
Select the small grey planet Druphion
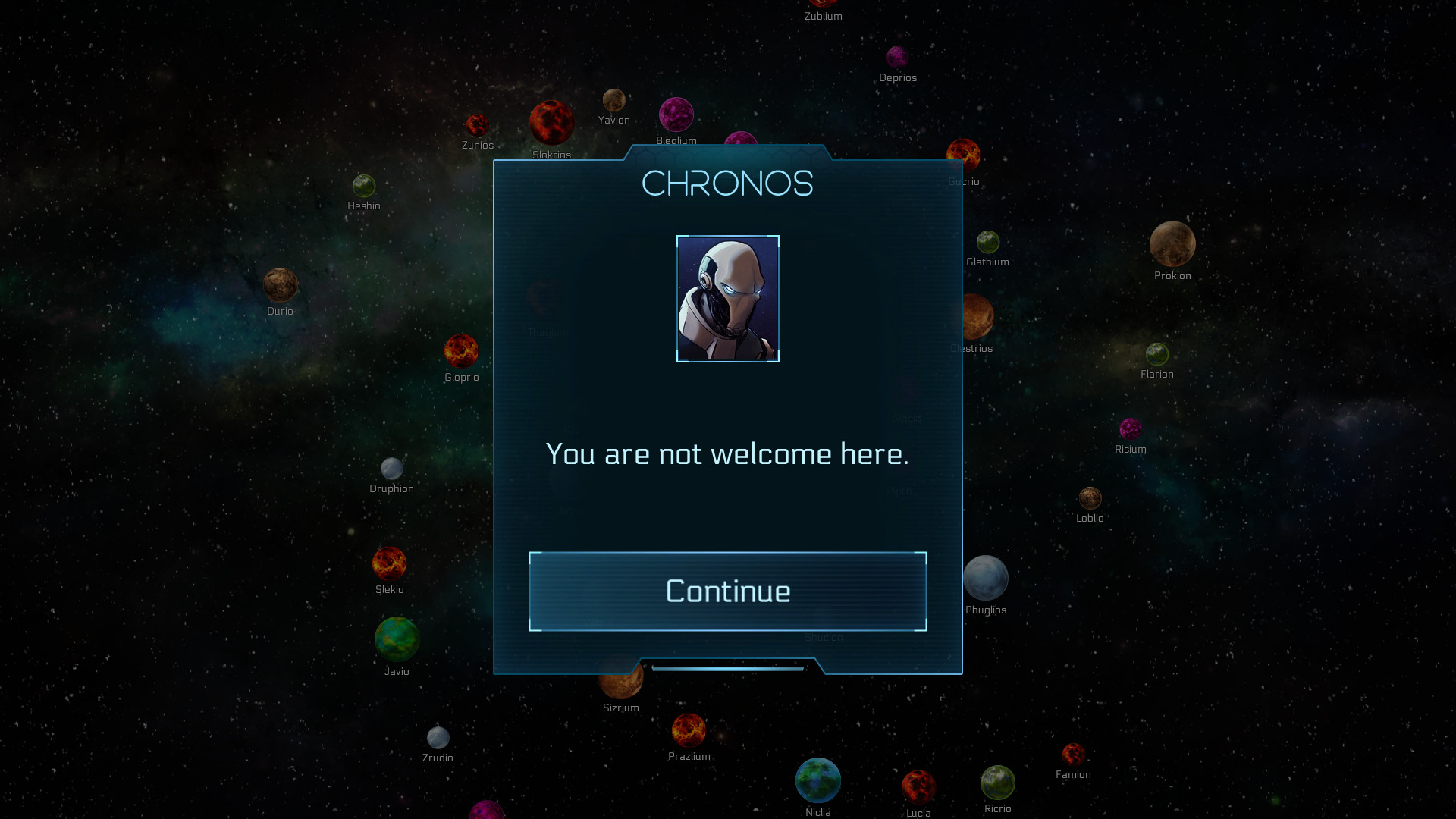click(392, 467)
